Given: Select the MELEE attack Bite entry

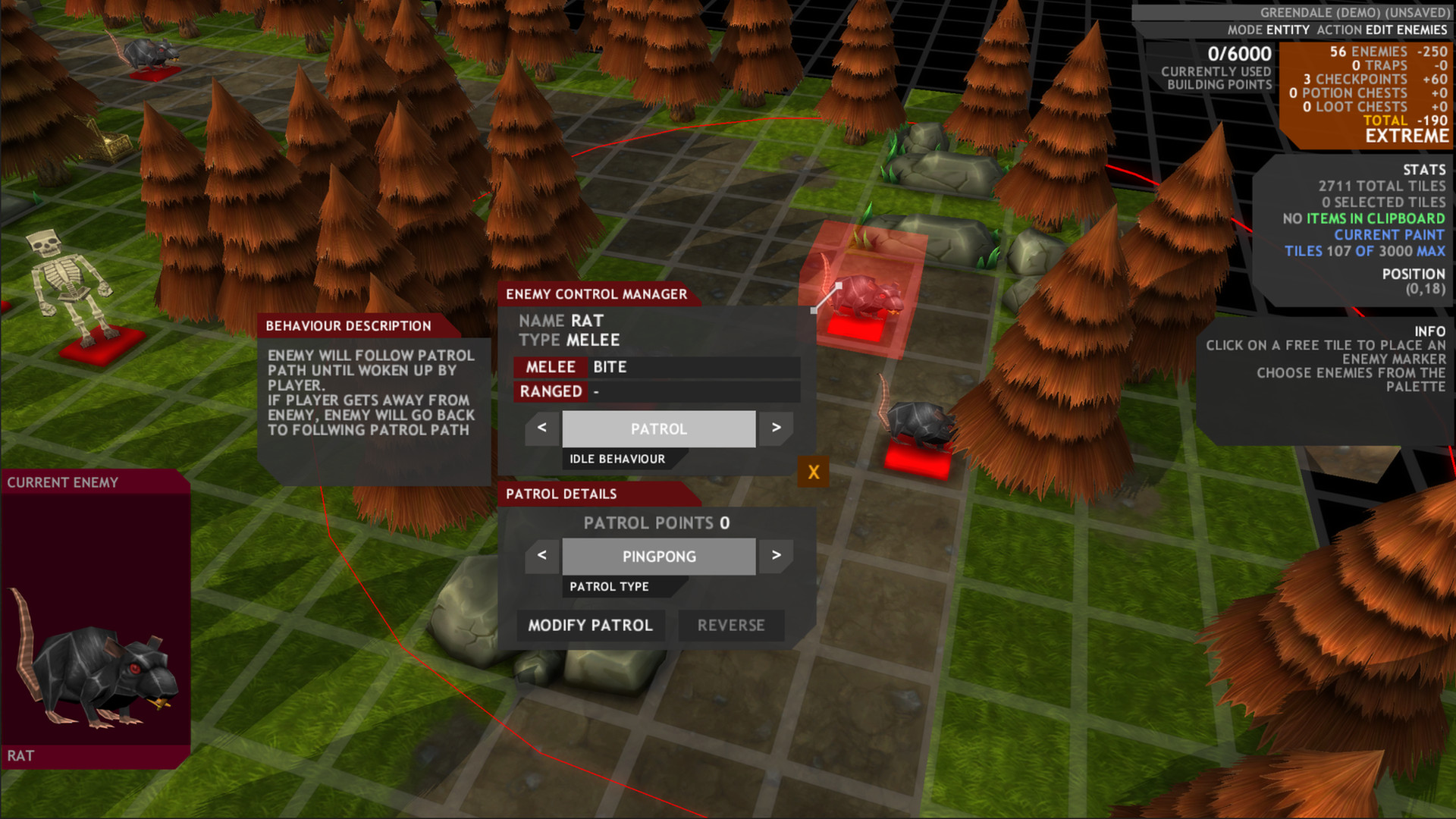Looking at the screenshot, I should coord(652,367).
